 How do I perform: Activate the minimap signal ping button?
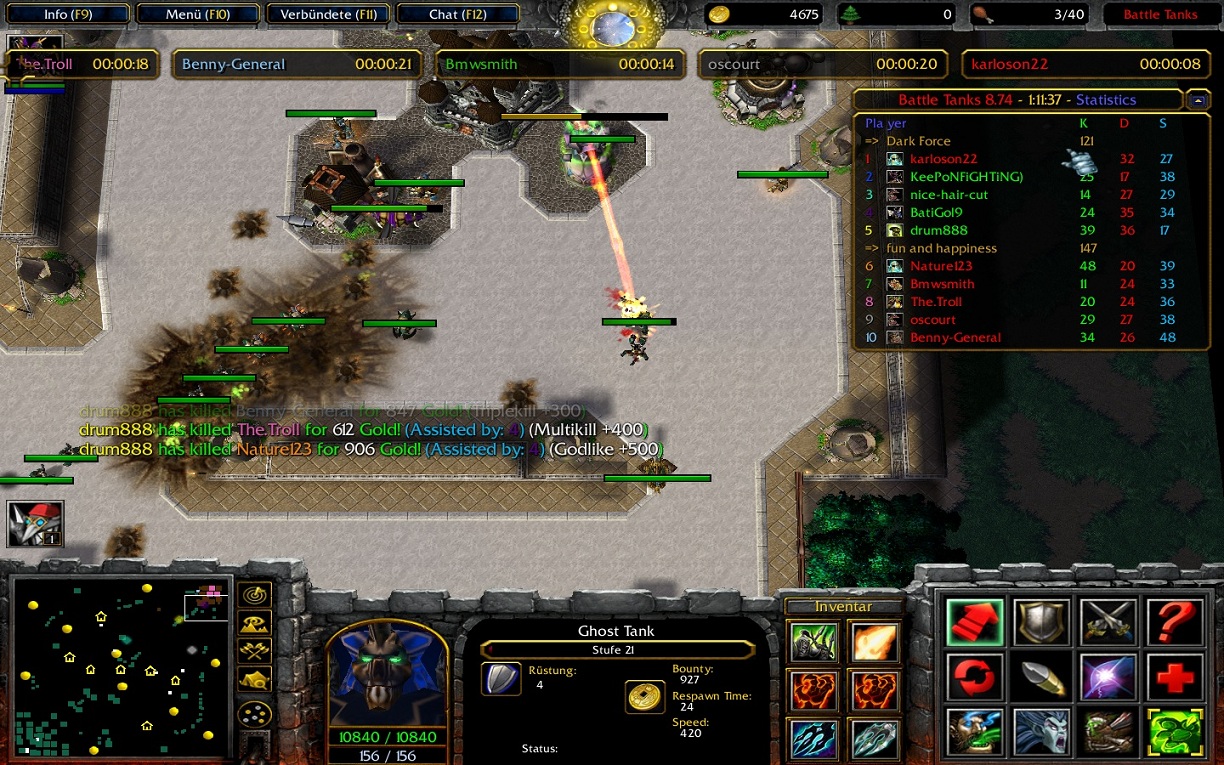tap(256, 597)
